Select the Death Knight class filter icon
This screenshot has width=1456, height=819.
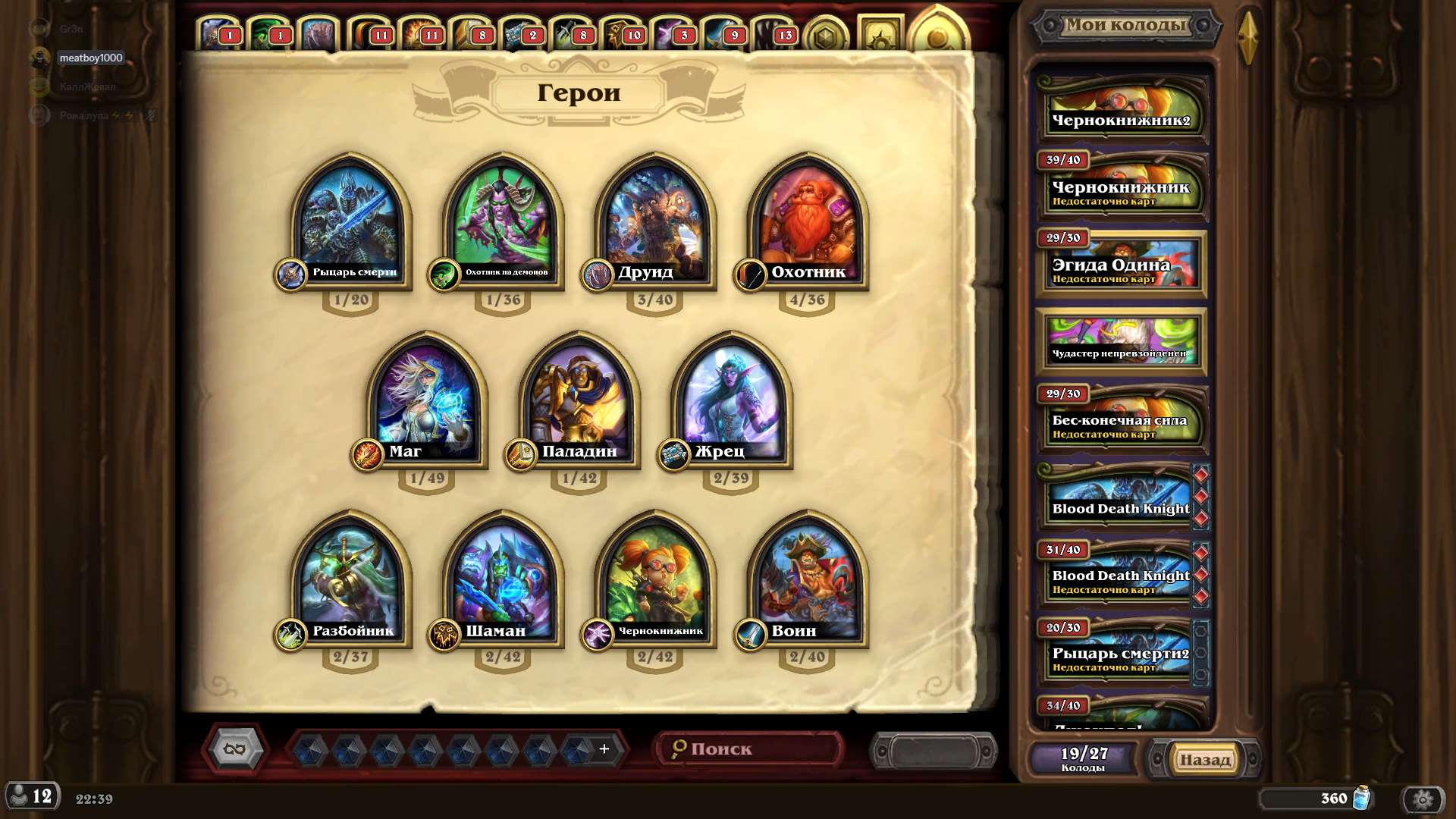click(215, 29)
